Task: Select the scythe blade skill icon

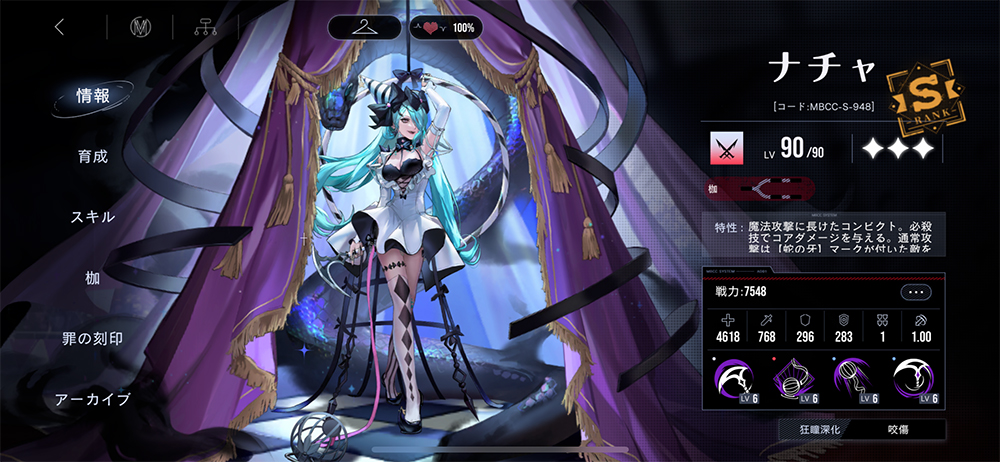Action: pos(731,379)
